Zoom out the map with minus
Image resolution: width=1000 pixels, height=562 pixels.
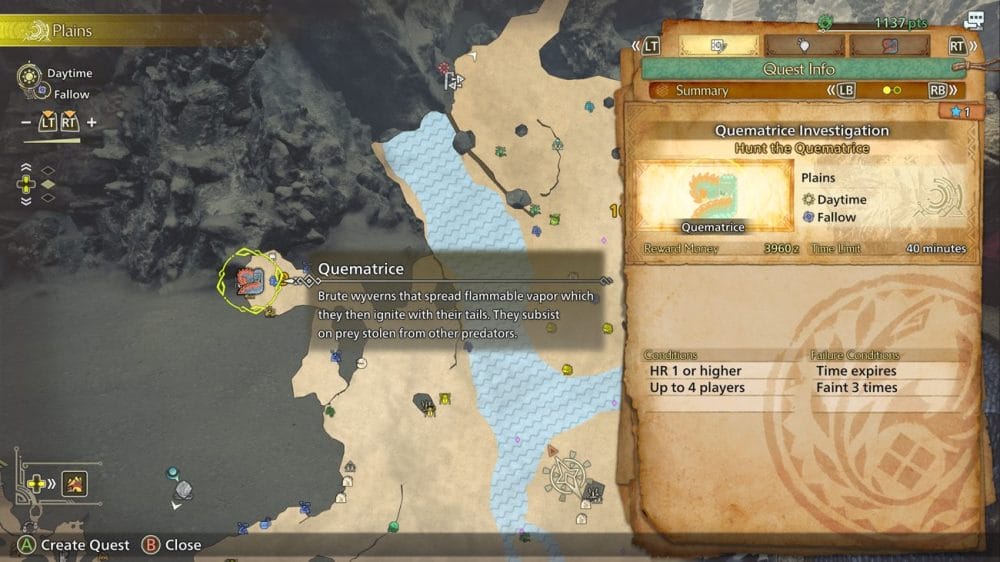[25, 123]
